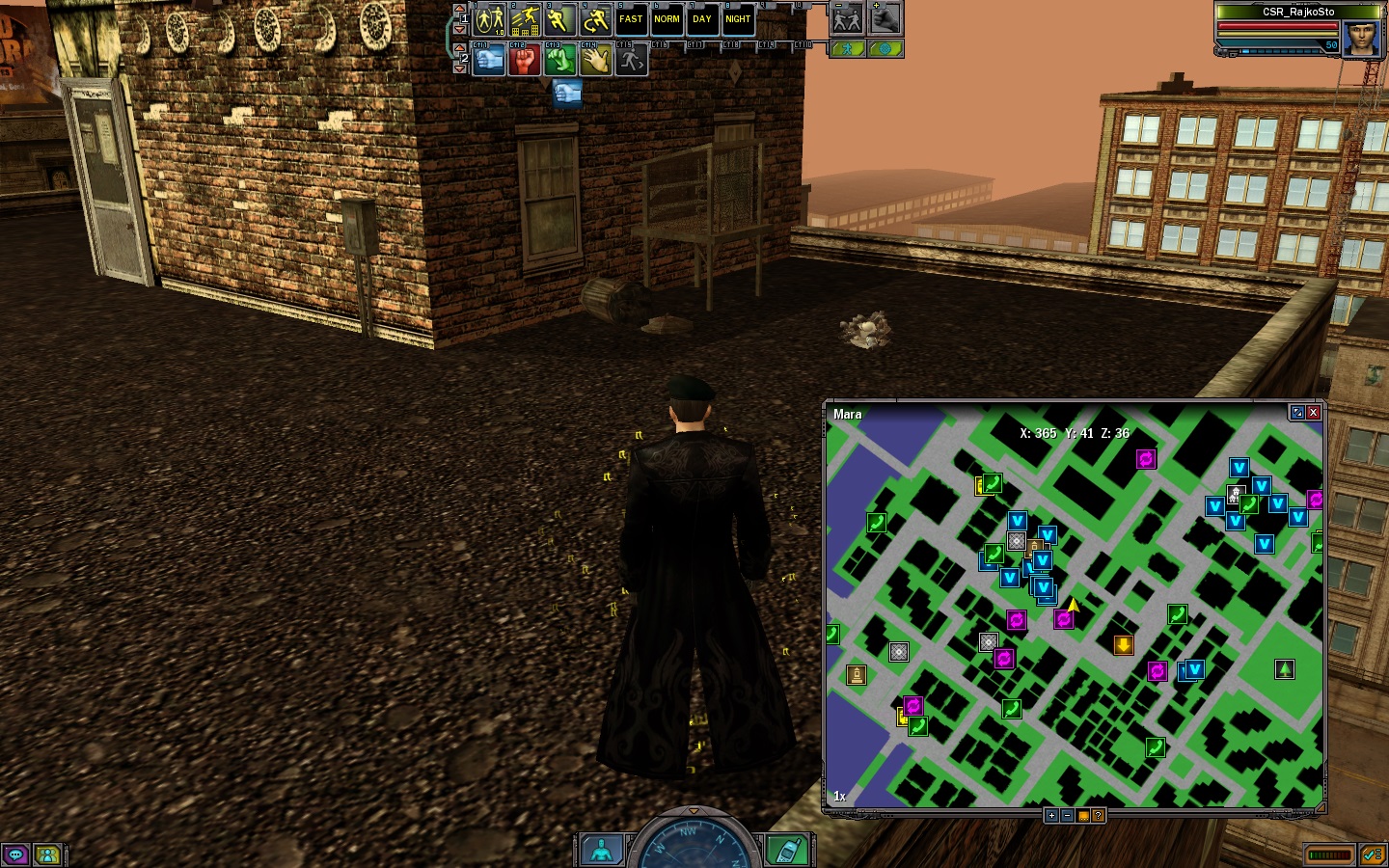Select the yellow open hand ability
The width and height of the screenshot is (1389, 868).
pyautogui.click(x=595, y=60)
